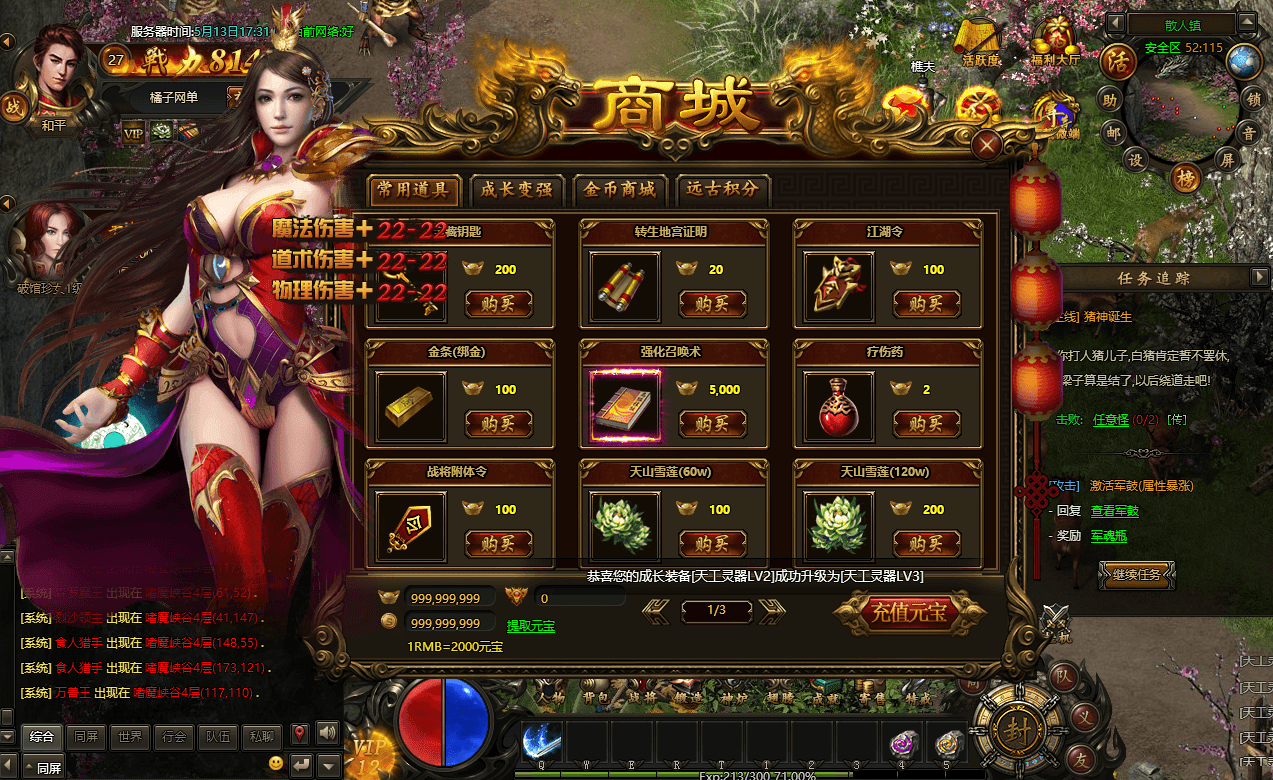Purchase the 江湖令 token
Viewport: 1273px width, 780px height.
tap(926, 304)
